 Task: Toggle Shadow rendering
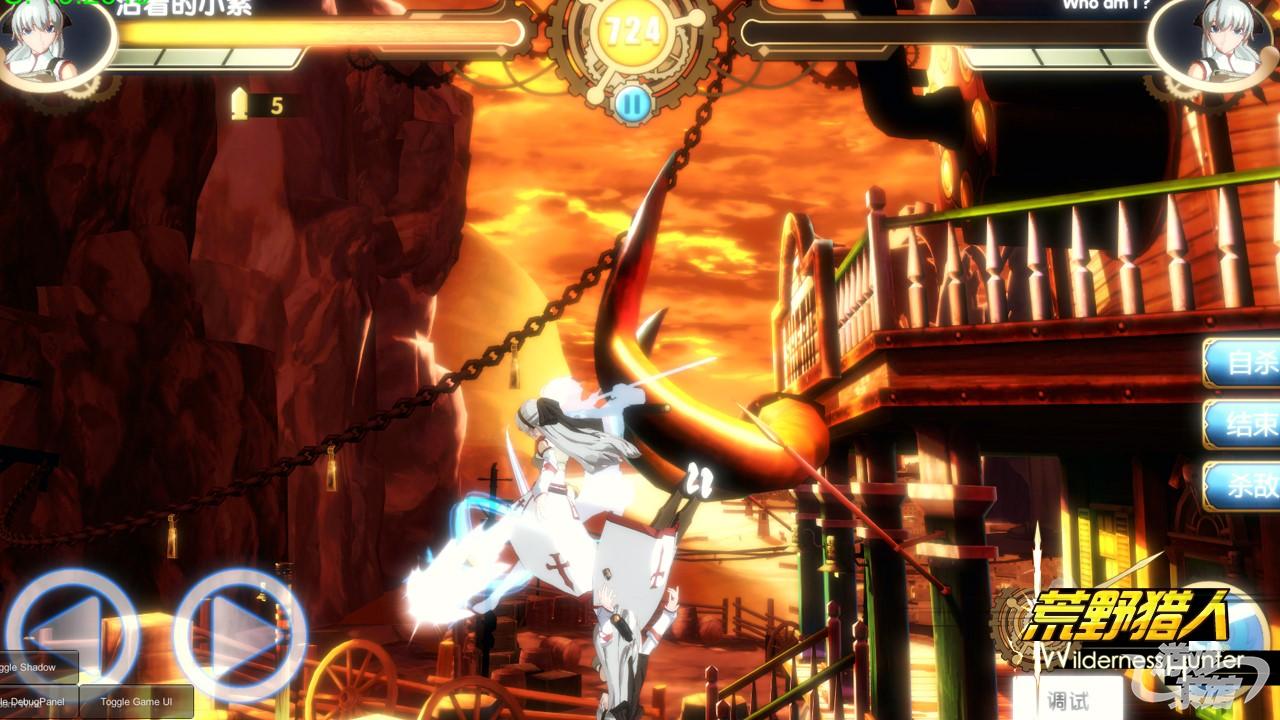[36, 667]
